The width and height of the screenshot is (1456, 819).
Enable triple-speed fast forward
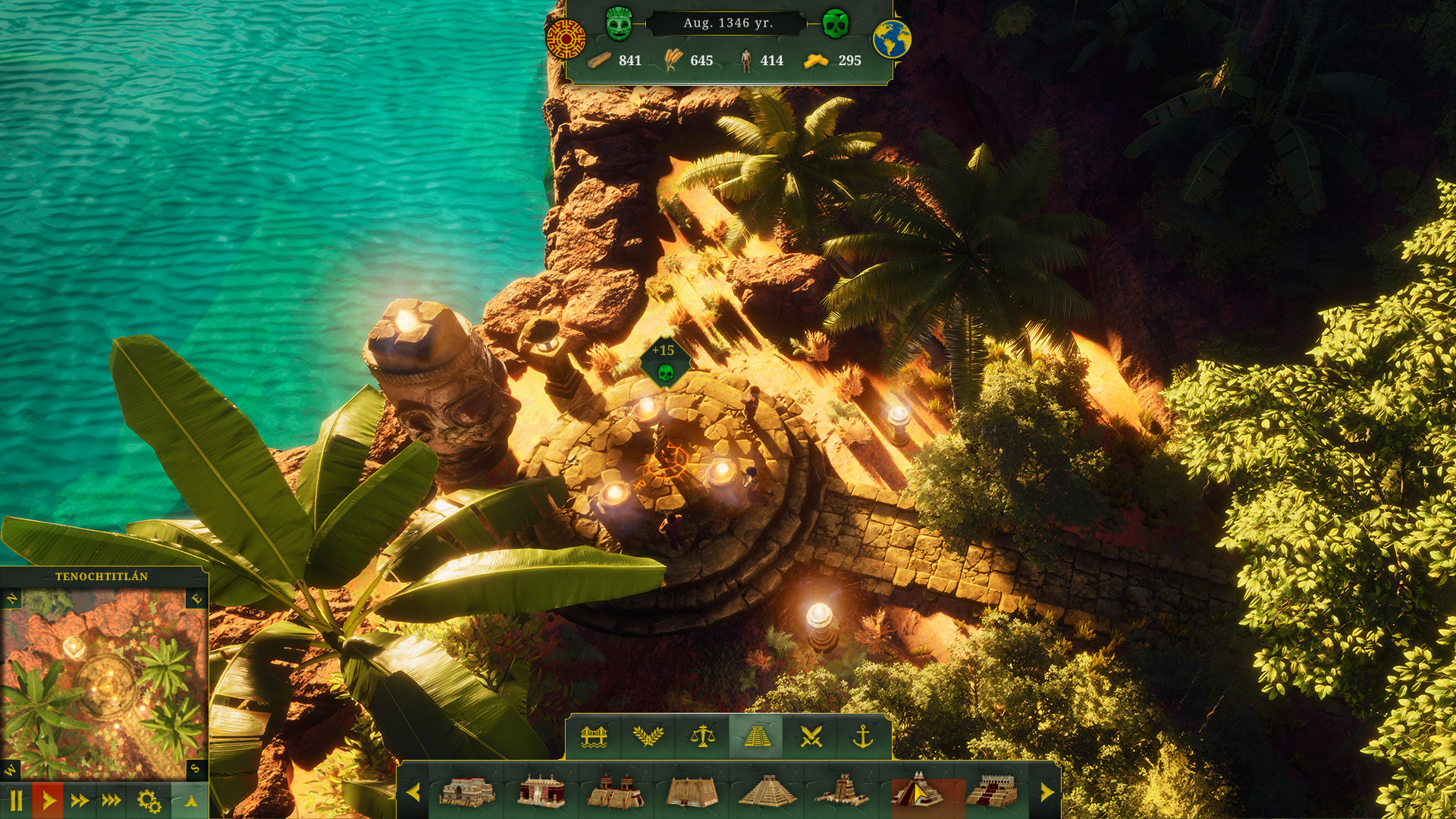click(111, 801)
